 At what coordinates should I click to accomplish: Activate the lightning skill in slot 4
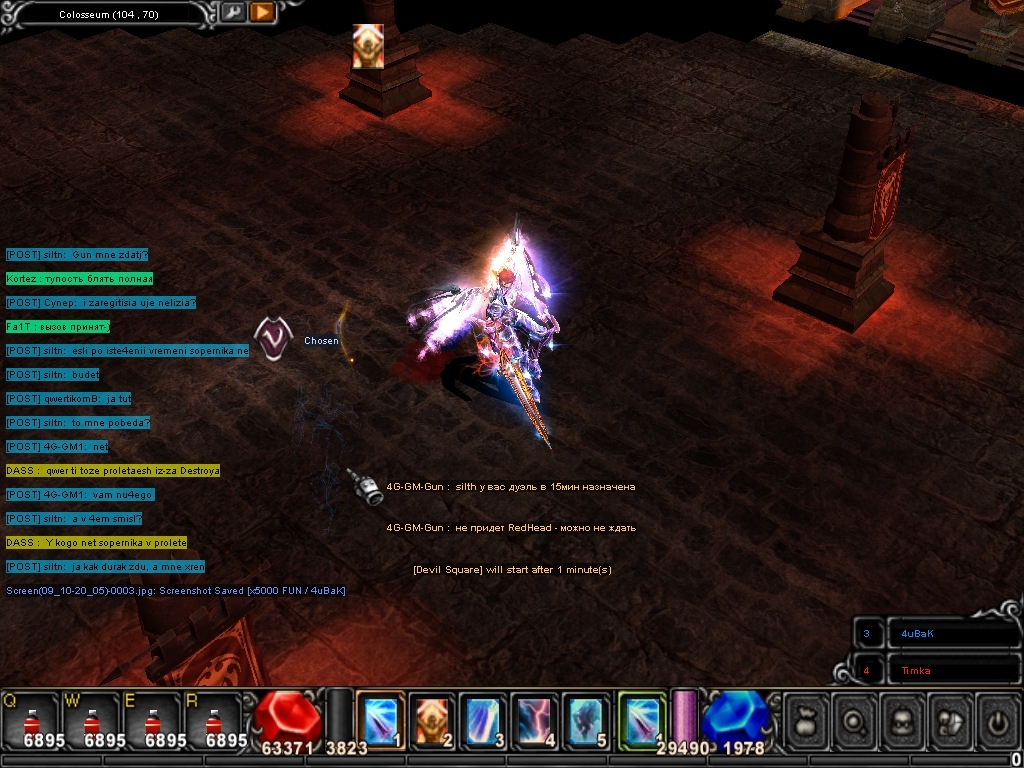pyautogui.click(x=535, y=718)
